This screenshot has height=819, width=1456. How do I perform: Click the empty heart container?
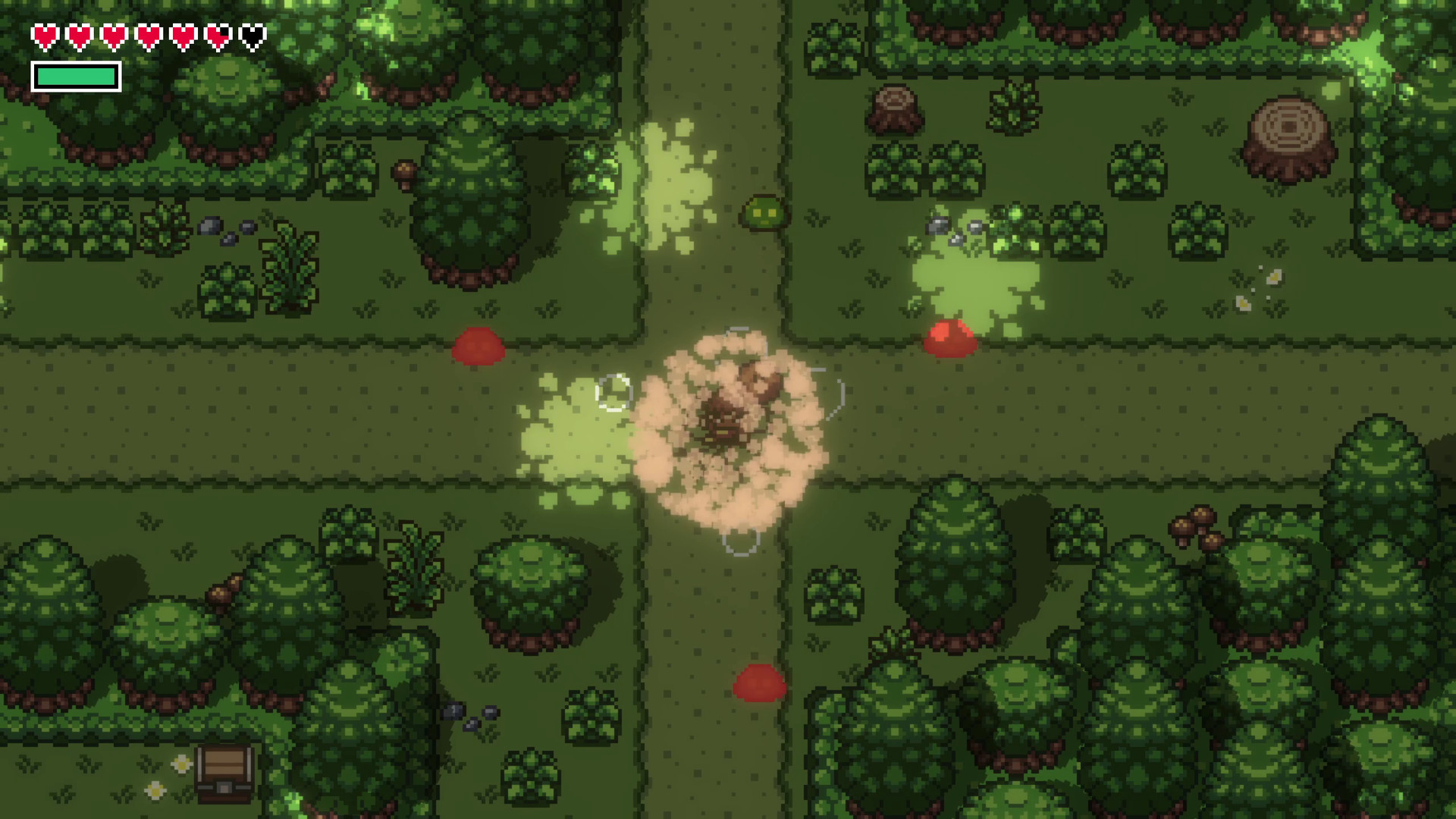click(250, 35)
